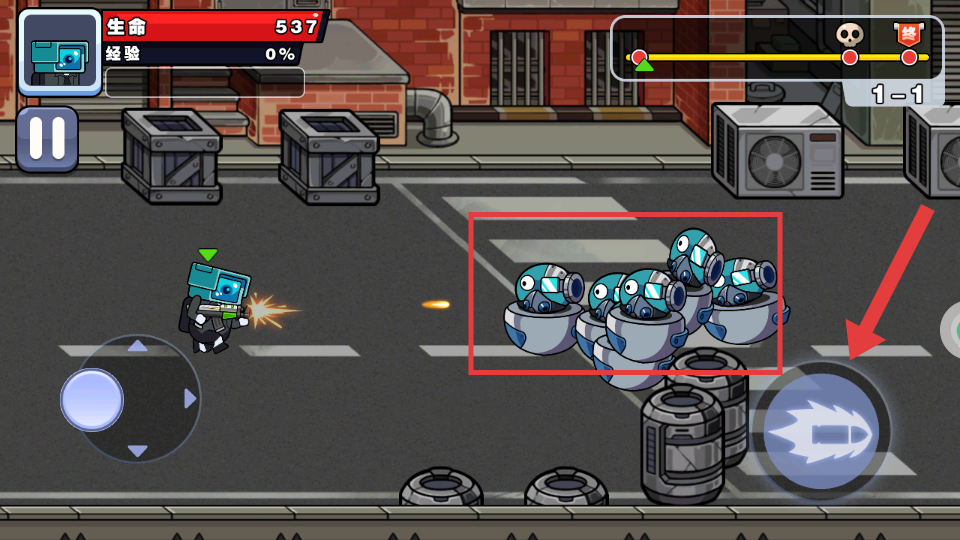Screen dimensions: 960x540
Task: Click the final stage flag marker
Action: point(908,35)
